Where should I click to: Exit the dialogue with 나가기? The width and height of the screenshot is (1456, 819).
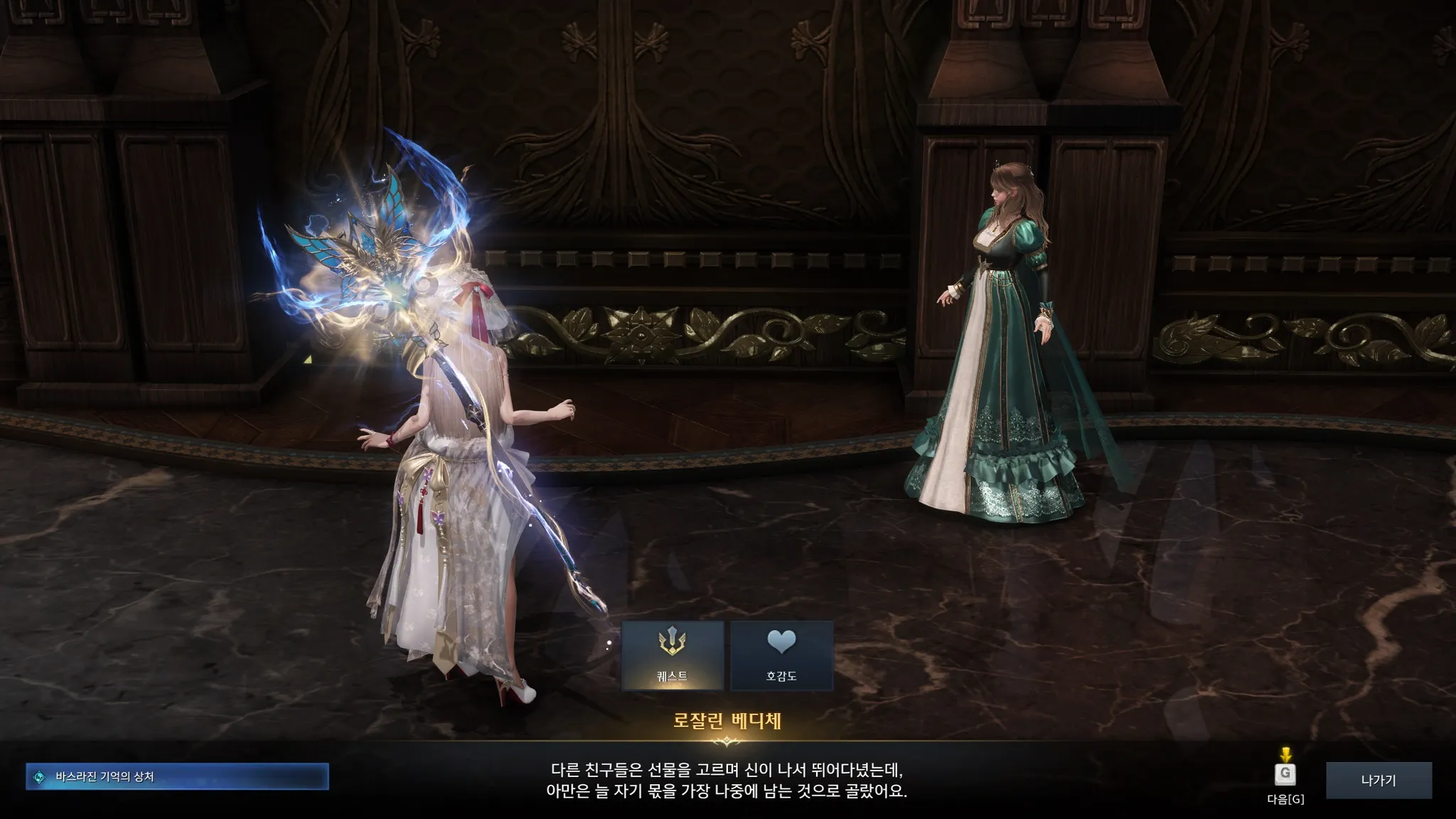pyautogui.click(x=1379, y=780)
